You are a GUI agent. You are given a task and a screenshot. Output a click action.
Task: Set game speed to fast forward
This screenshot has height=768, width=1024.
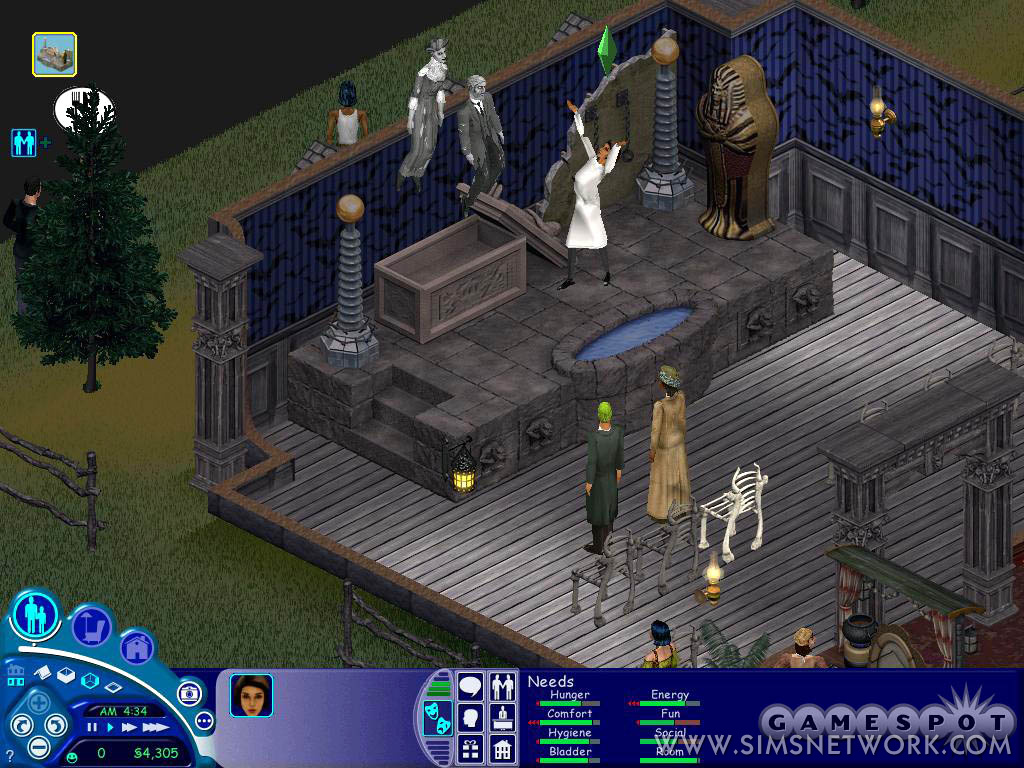[x=127, y=728]
